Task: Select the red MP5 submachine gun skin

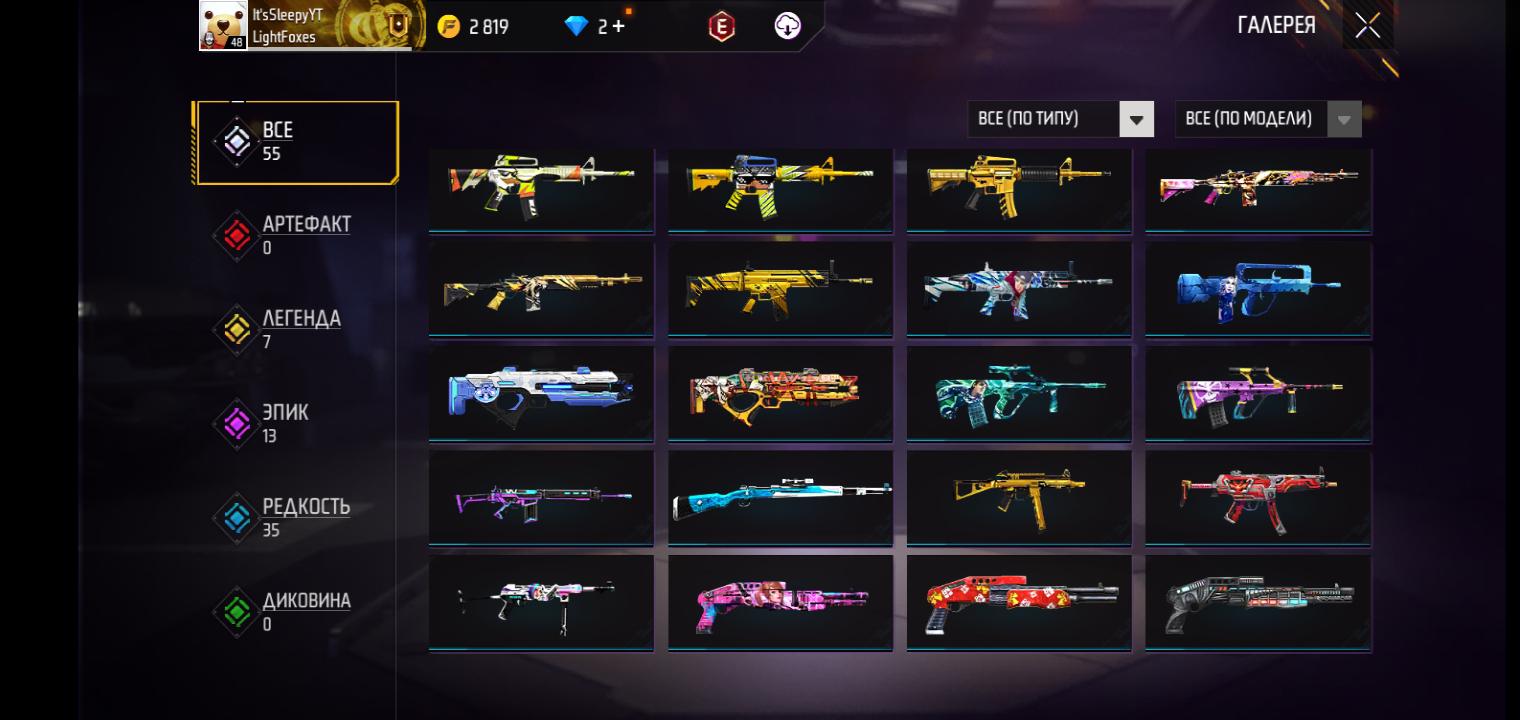Action: pyautogui.click(x=1258, y=497)
